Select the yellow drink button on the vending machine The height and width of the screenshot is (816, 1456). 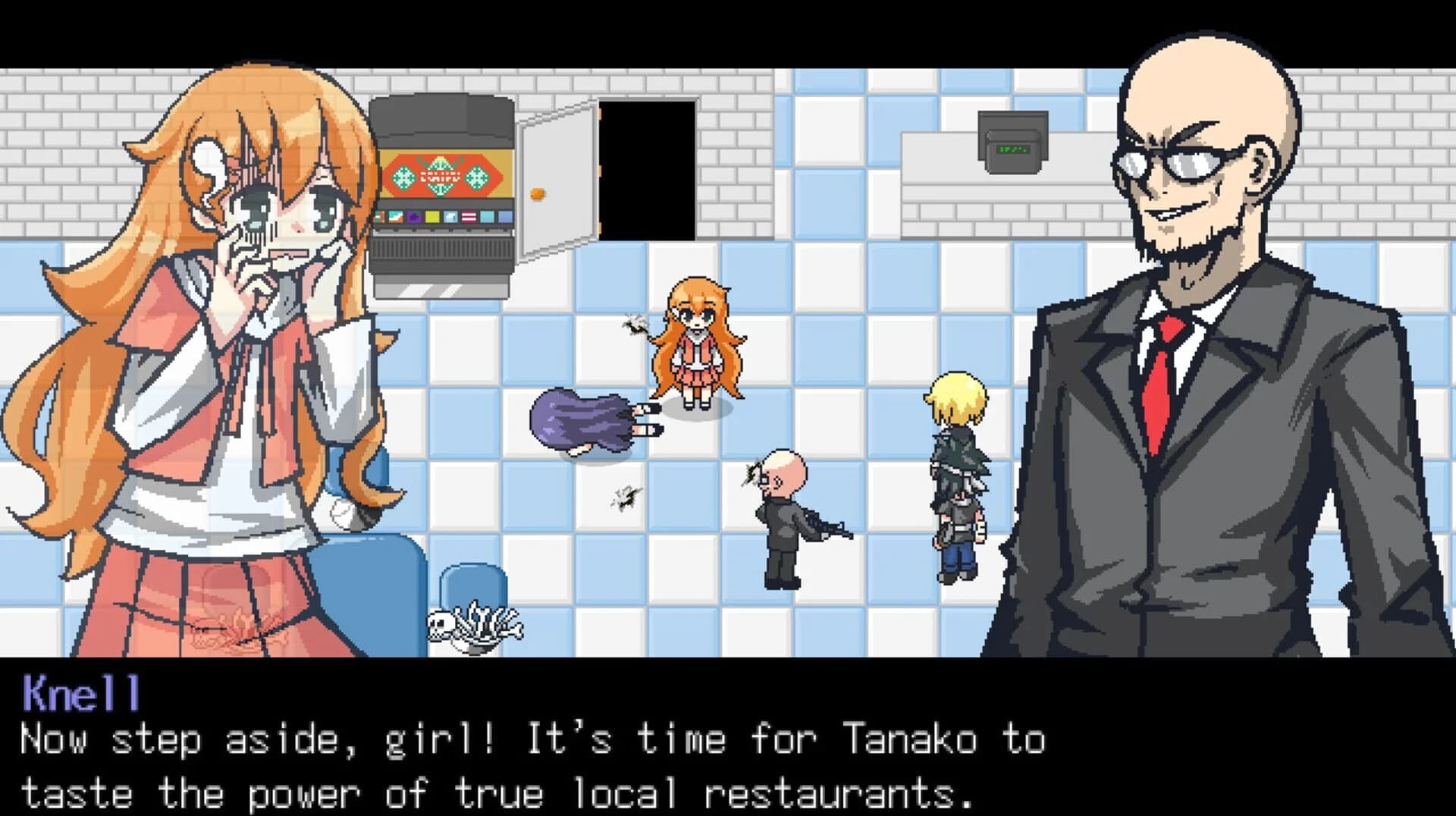432,216
